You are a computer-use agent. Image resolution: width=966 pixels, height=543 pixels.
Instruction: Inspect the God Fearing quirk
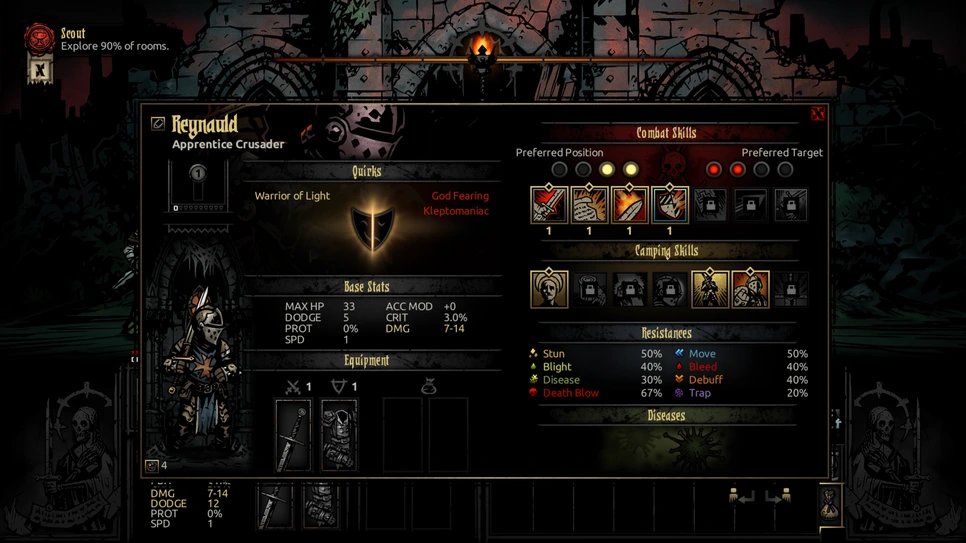coord(460,196)
